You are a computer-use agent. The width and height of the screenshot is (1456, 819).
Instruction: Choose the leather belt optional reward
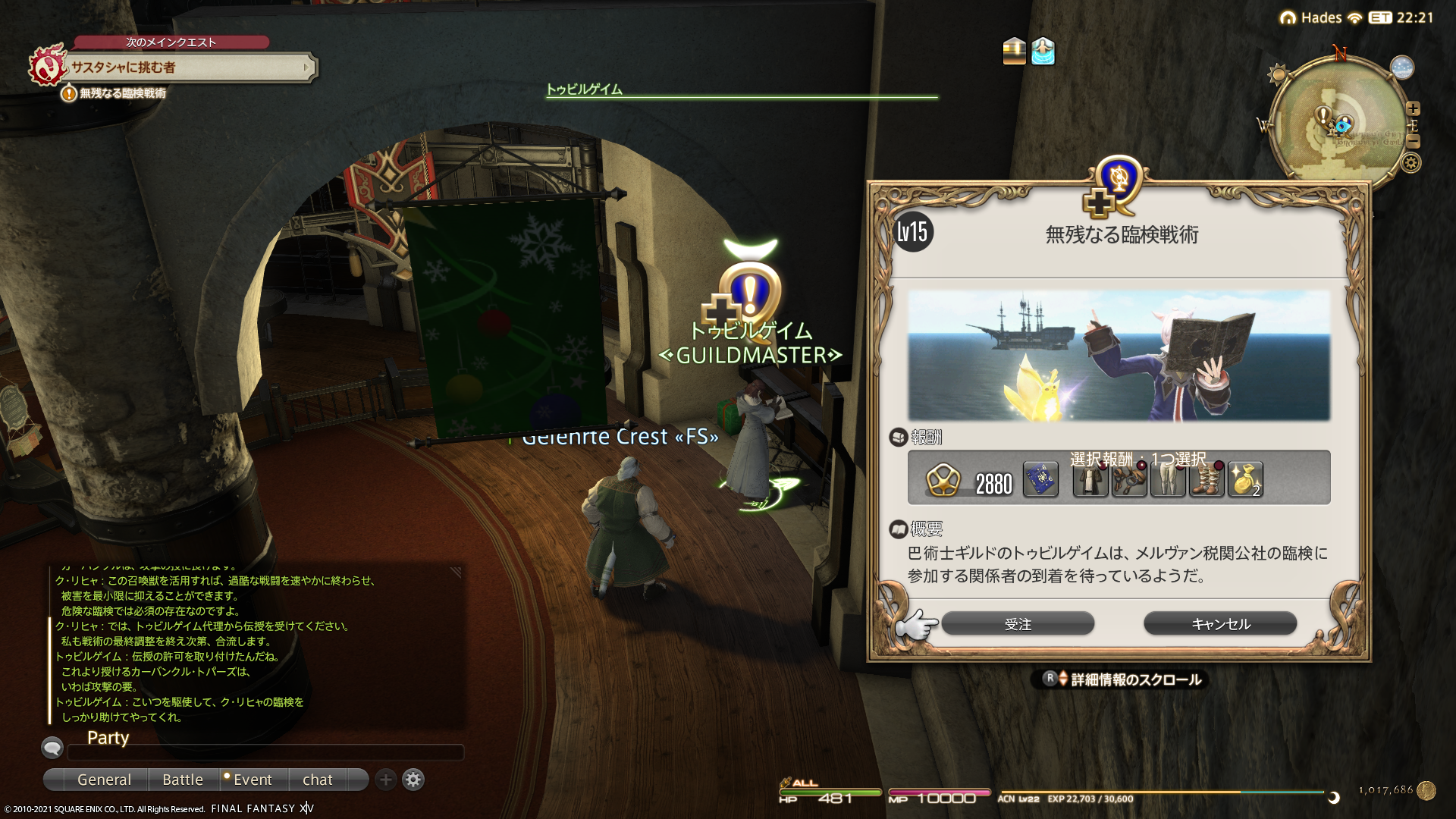[1128, 480]
